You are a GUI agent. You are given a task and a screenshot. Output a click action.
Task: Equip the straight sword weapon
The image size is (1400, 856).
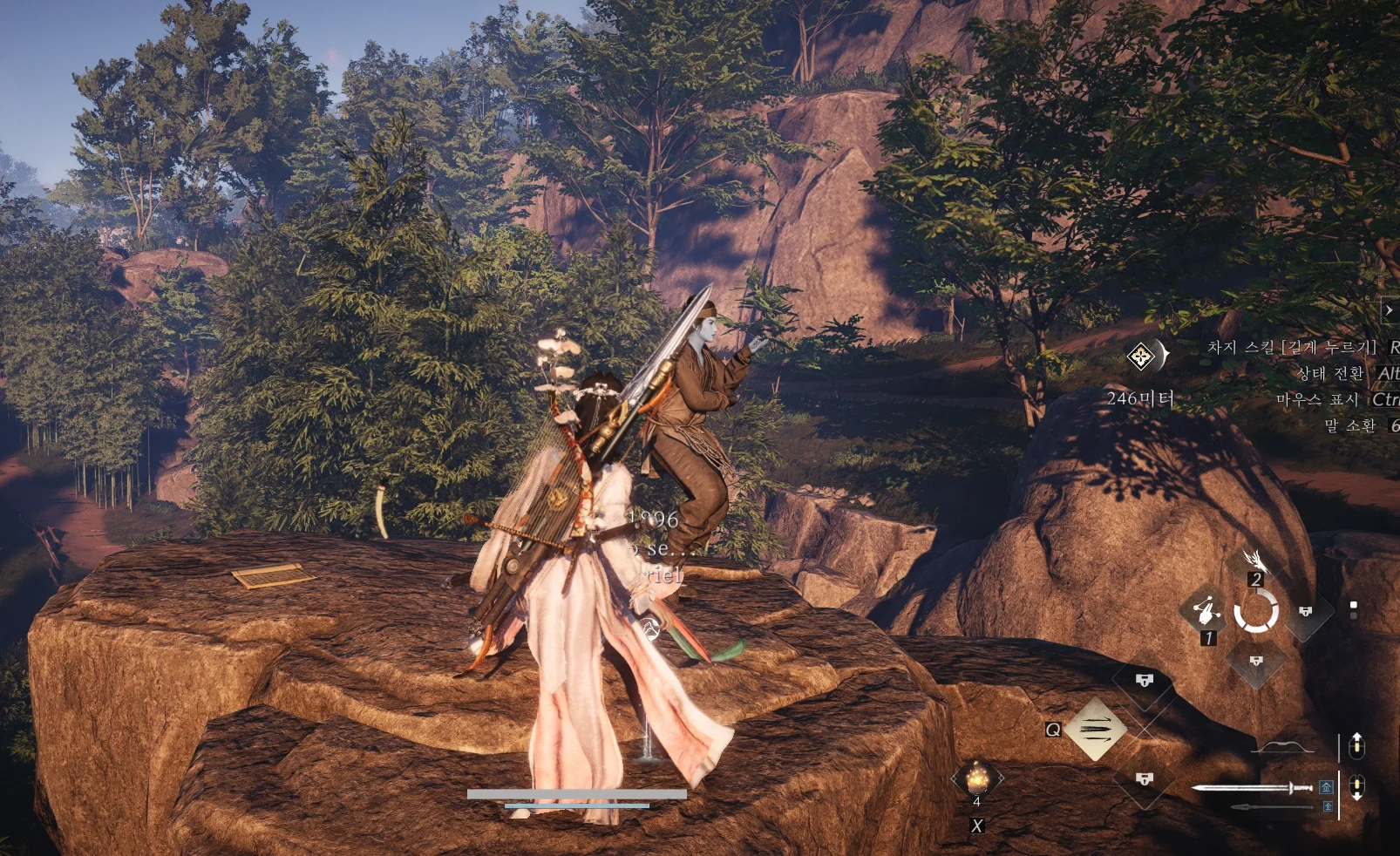click(x=1251, y=788)
